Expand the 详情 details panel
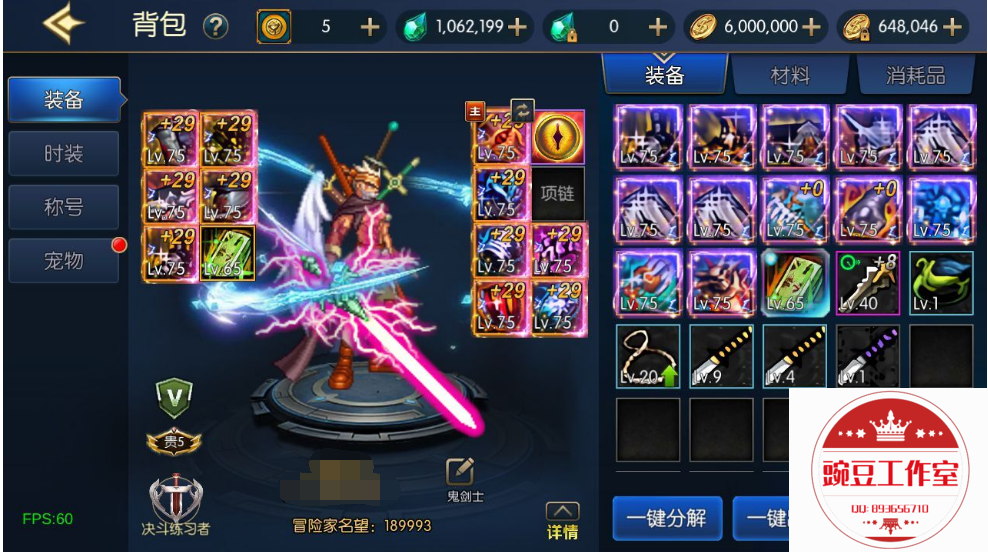The image size is (988, 552). pos(562,520)
